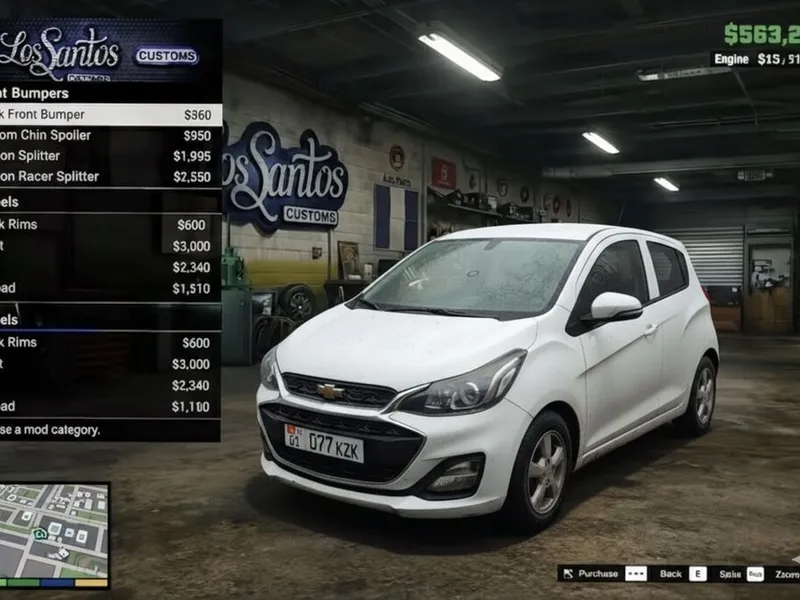The width and height of the screenshot is (800, 600).
Task: Select the Racer Splitter for $2,550
Action: (108, 177)
